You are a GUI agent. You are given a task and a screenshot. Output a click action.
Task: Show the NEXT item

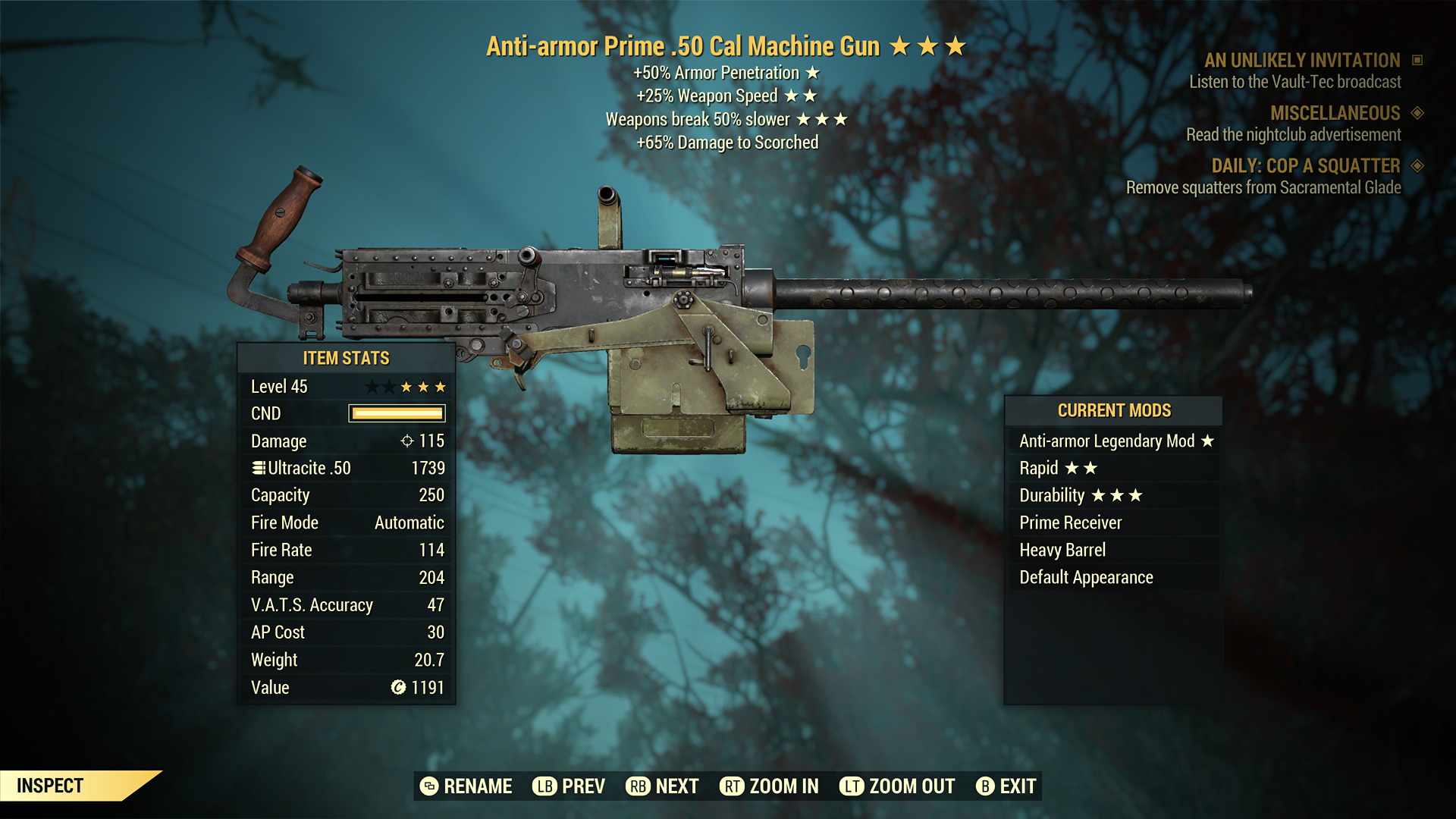pyautogui.click(x=663, y=786)
